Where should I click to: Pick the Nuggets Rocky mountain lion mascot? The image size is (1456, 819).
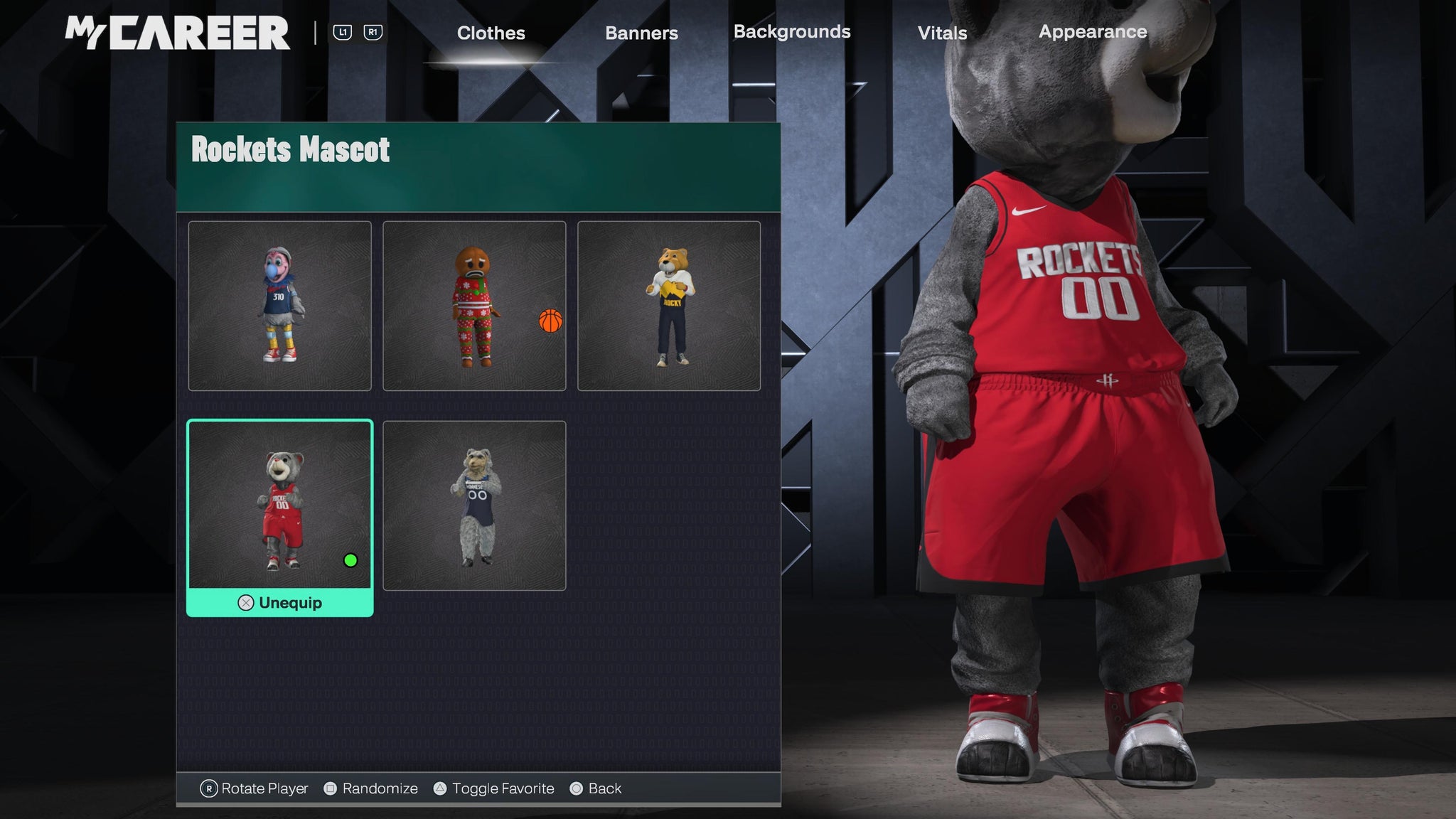(x=669, y=306)
